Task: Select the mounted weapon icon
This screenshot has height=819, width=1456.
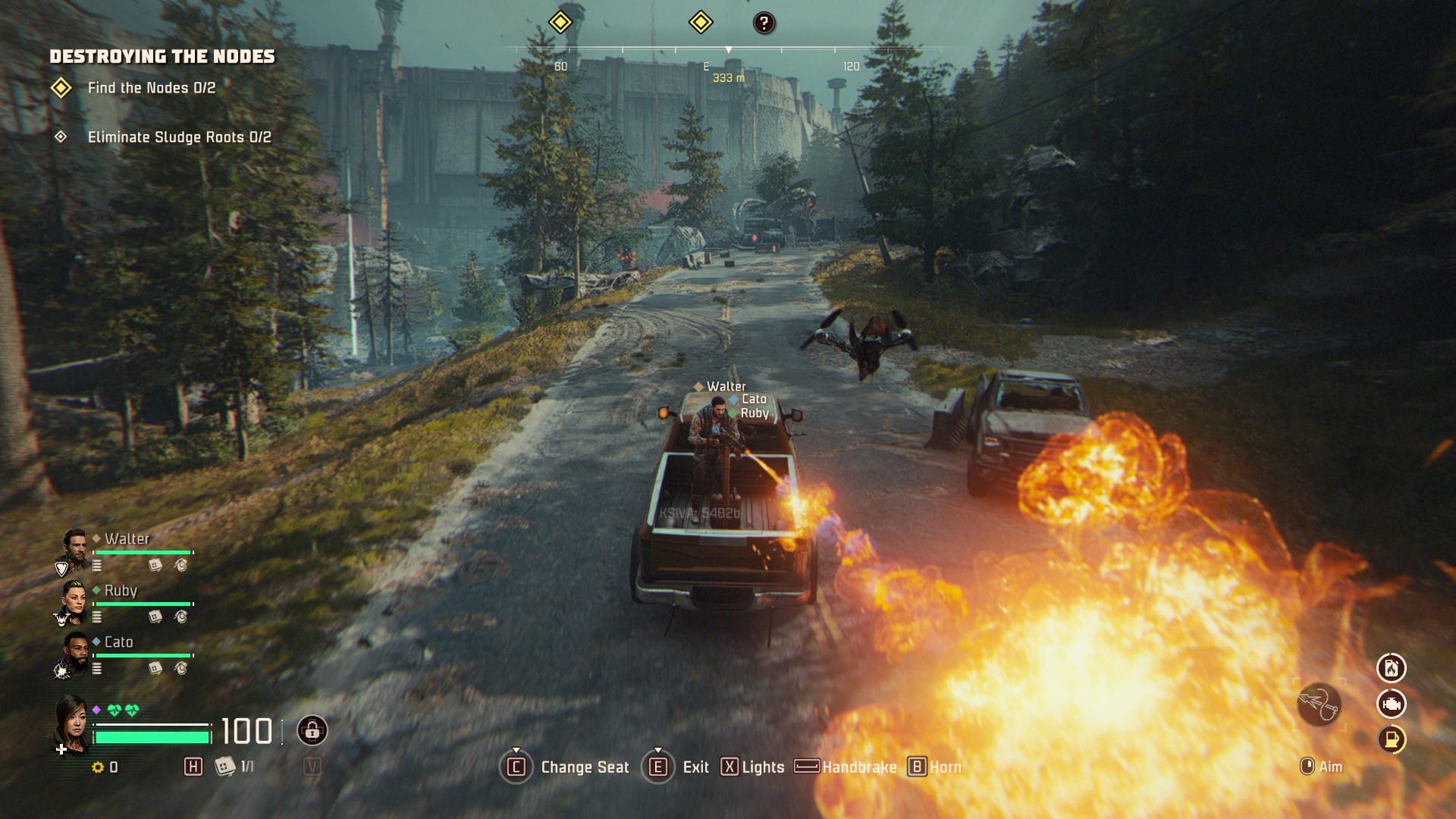Action: 1319,704
